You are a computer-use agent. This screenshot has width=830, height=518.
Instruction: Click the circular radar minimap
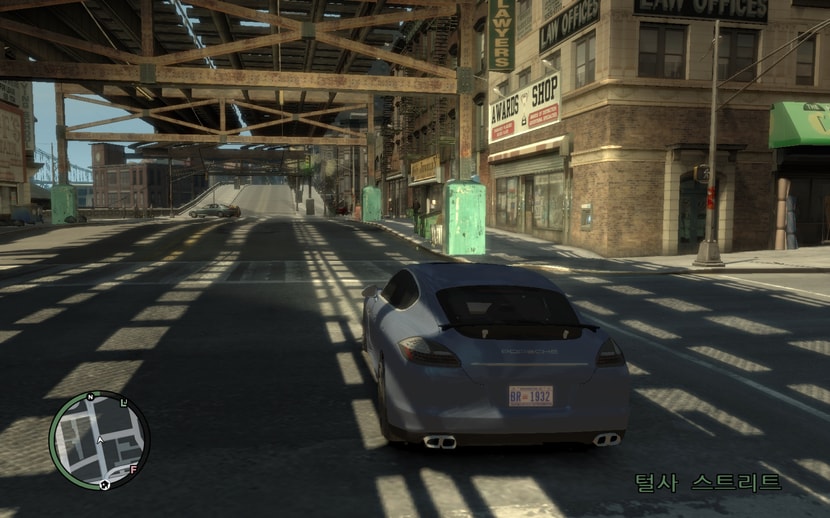point(99,440)
